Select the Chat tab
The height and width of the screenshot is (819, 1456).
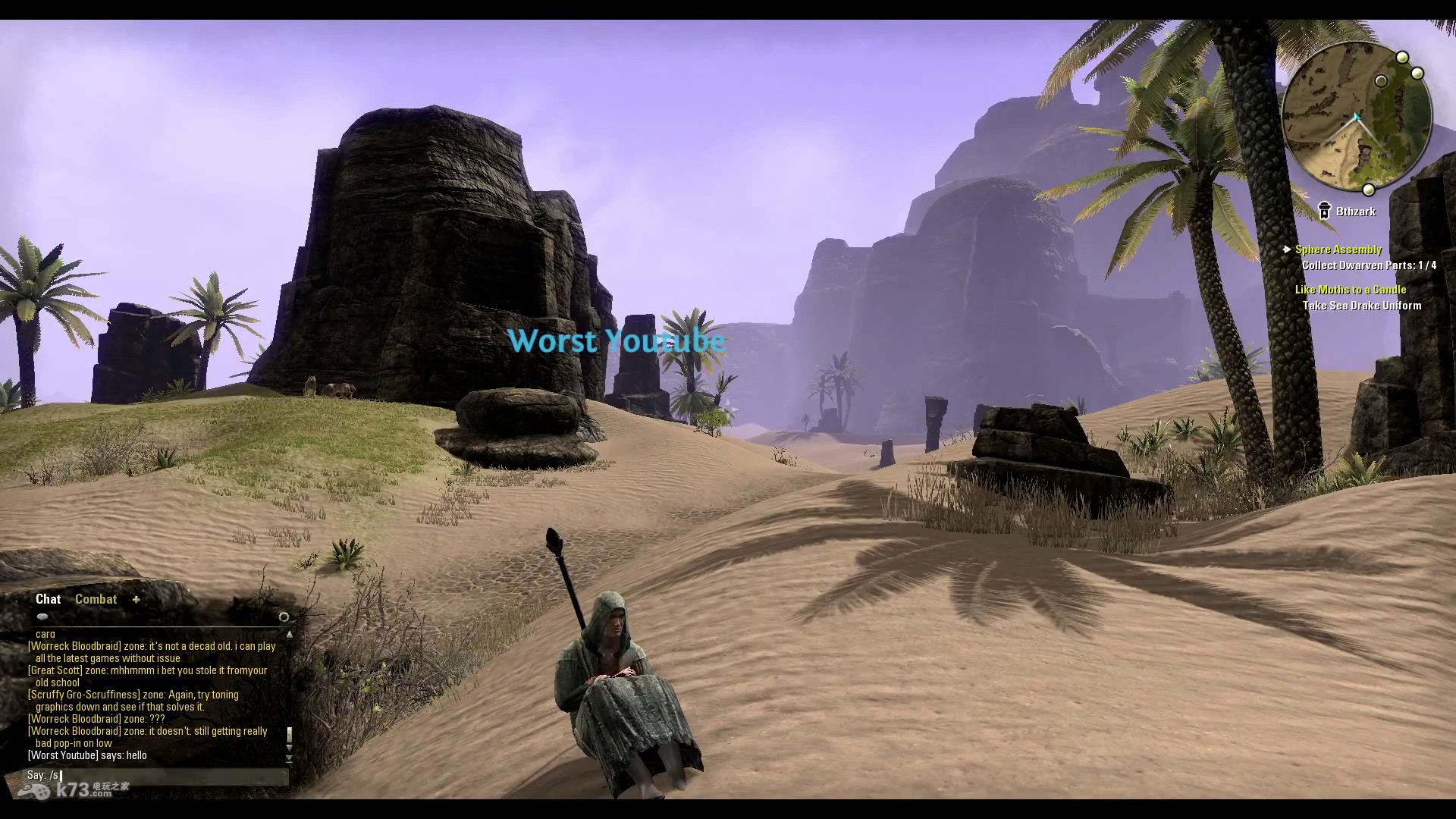(48, 599)
